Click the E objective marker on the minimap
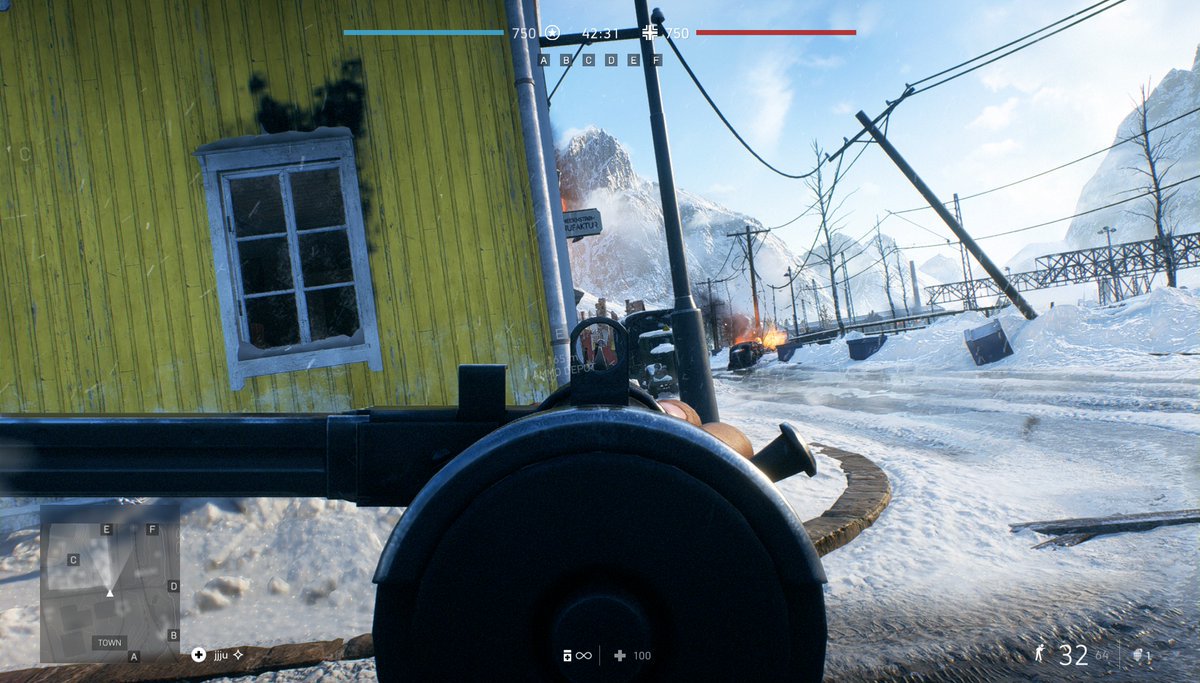Screen dimensions: 1200x683 tap(107, 529)
